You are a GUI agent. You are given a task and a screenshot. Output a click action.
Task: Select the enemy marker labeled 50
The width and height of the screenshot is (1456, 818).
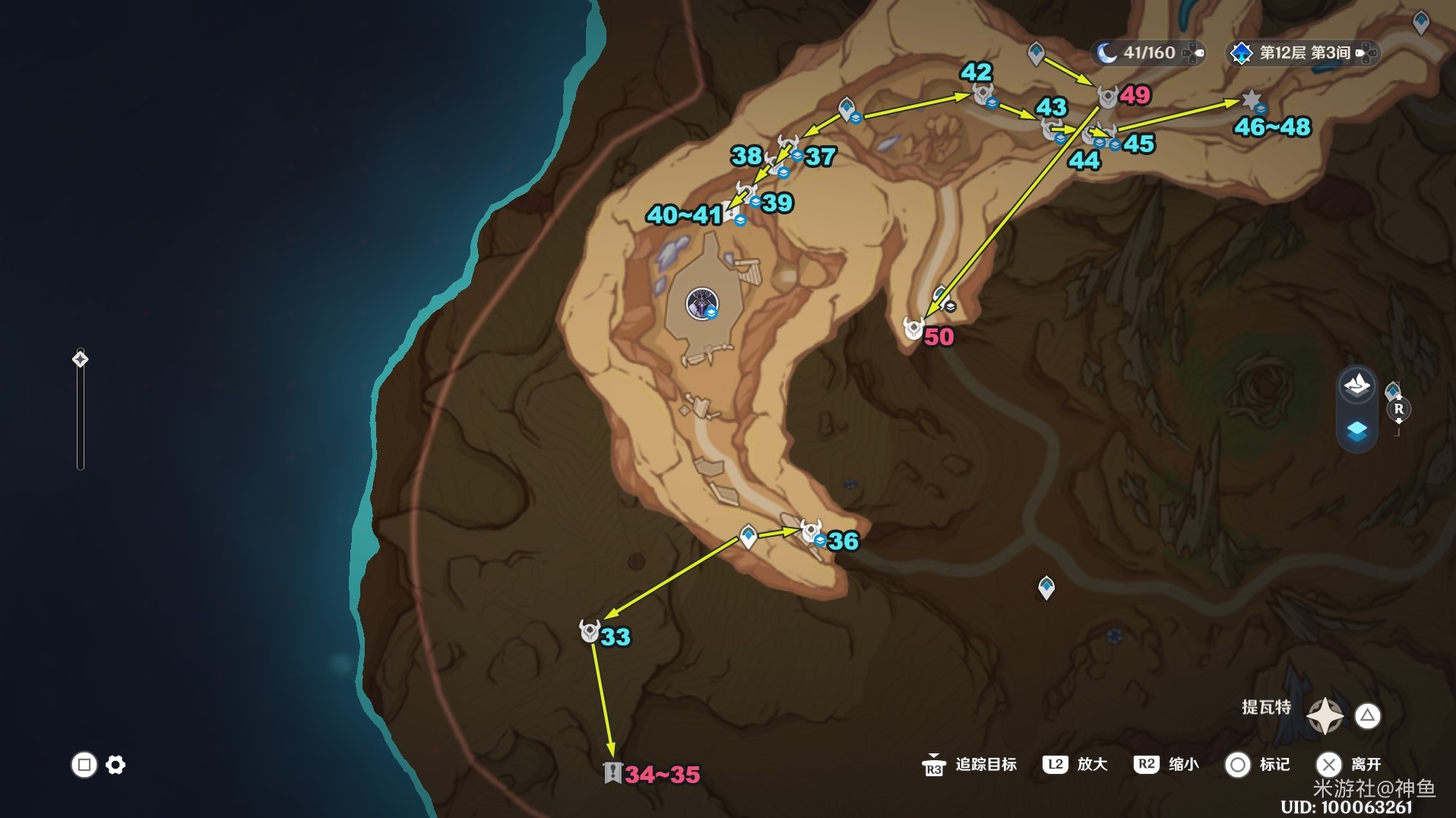tap(913, 328)
